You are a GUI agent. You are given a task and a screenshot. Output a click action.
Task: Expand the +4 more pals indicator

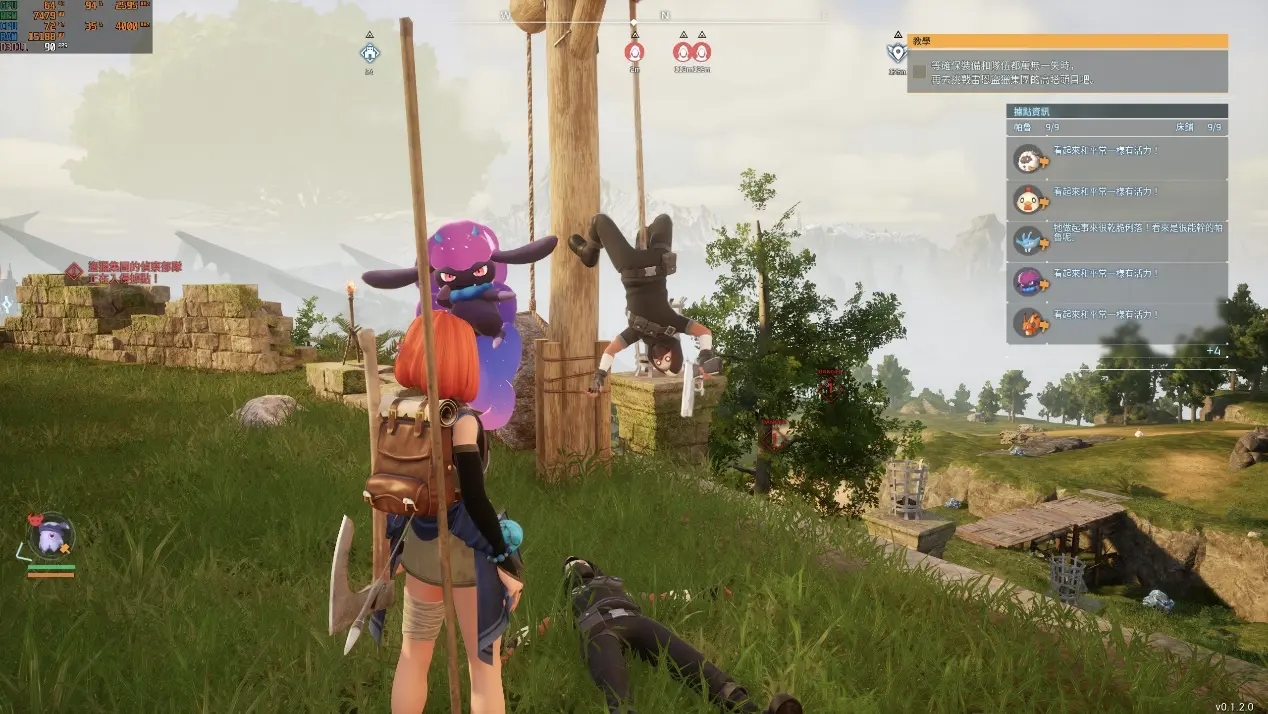(x=1212, y=351)
